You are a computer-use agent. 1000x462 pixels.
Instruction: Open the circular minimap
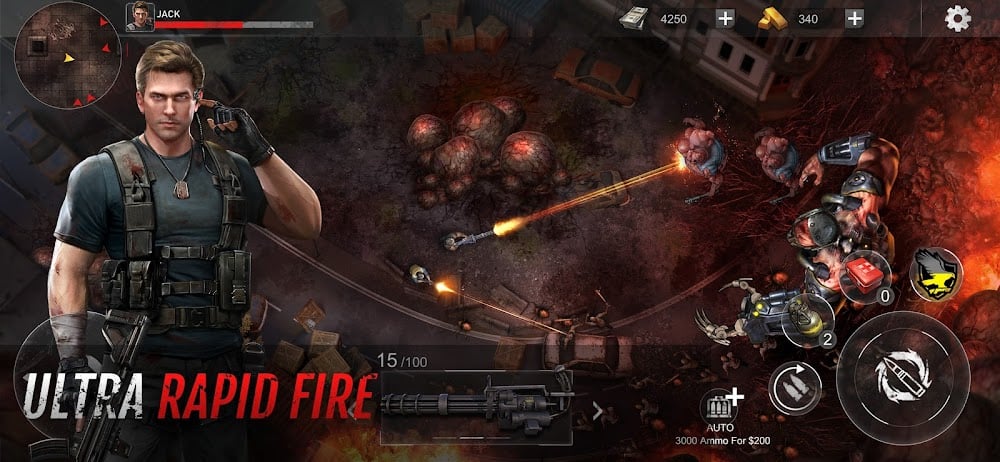(x=68, y=56)
